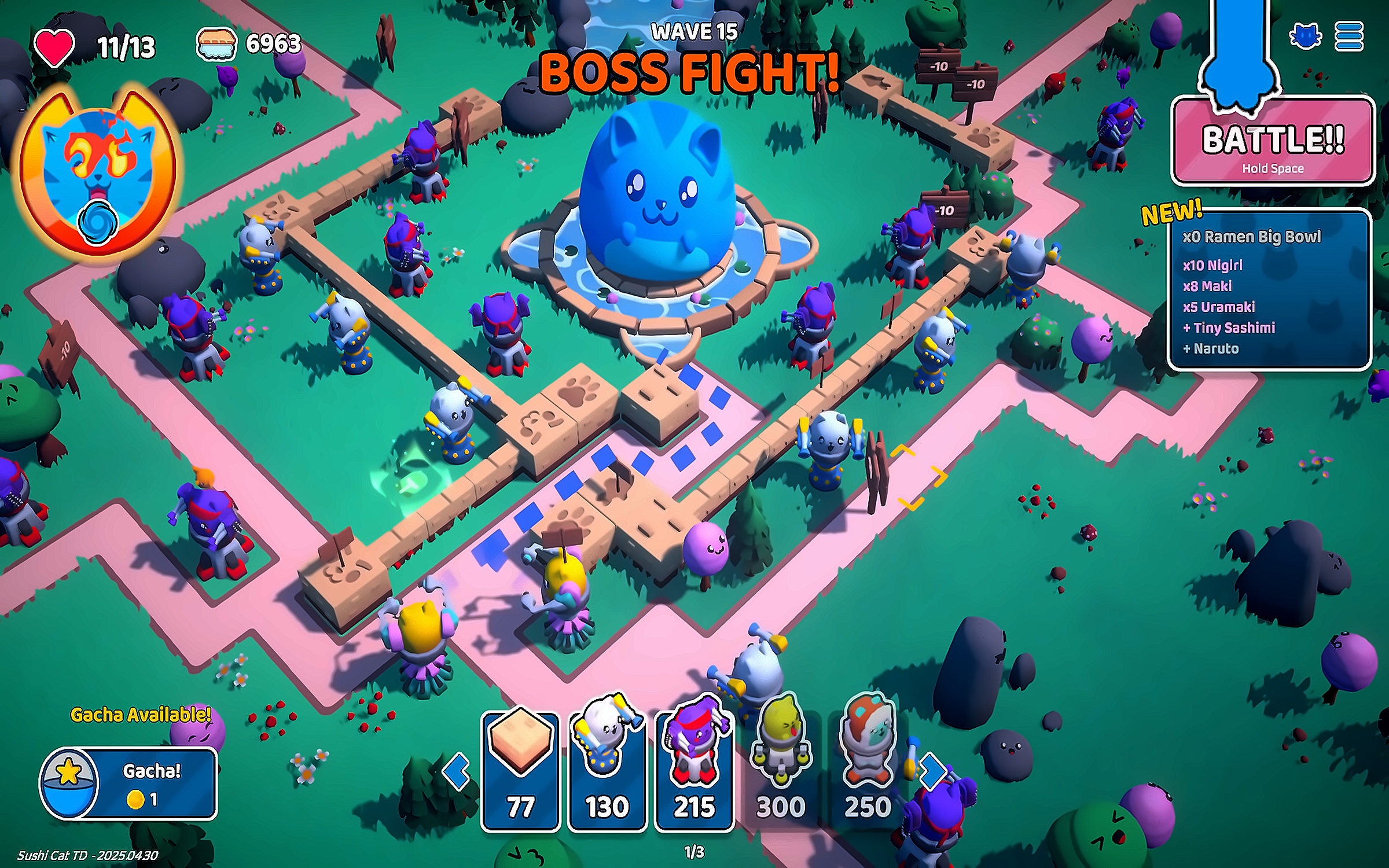Open the hamburger menu

pos(1349,37)
